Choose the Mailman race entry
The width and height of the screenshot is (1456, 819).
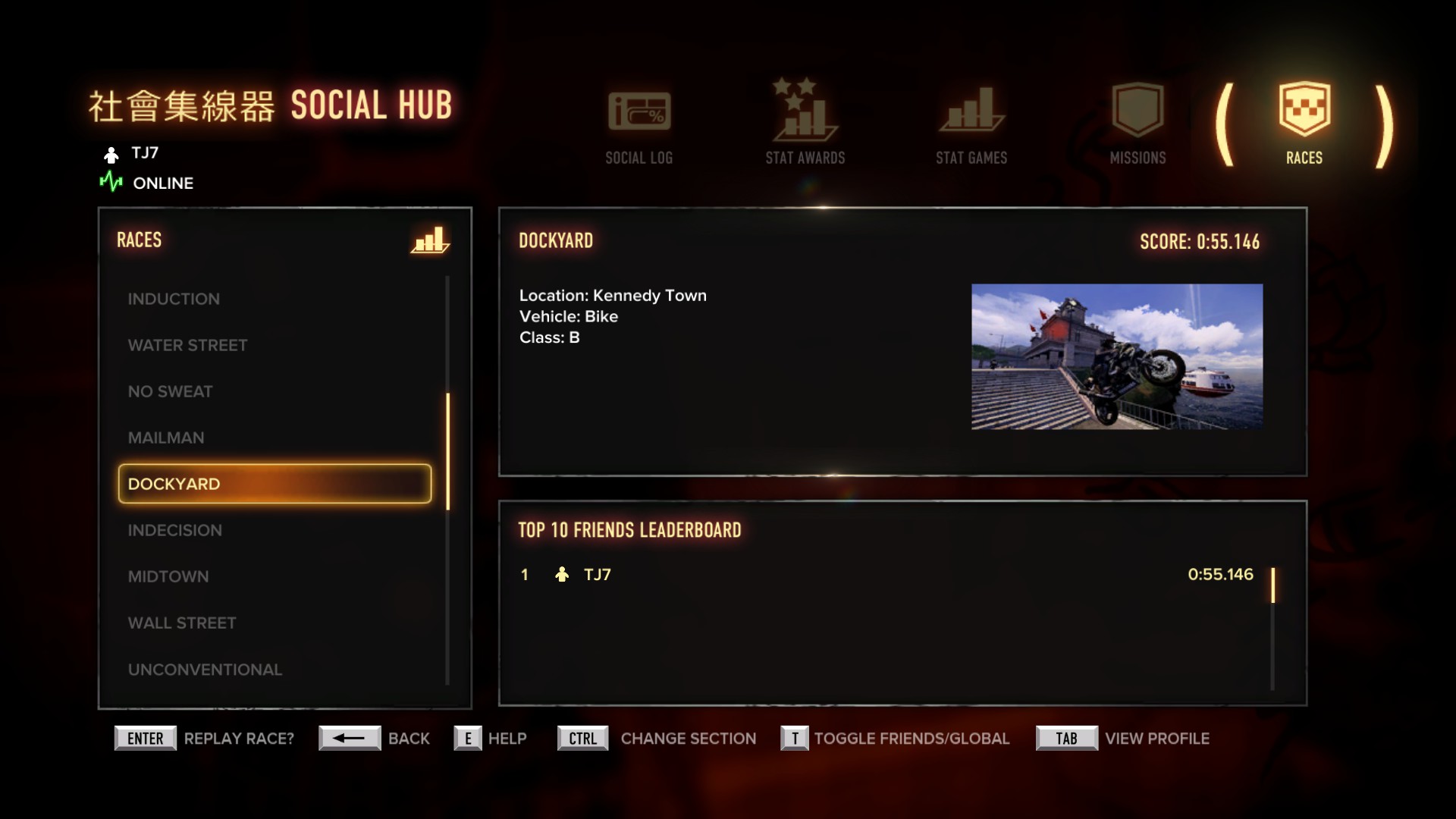(x=166, y=438)
